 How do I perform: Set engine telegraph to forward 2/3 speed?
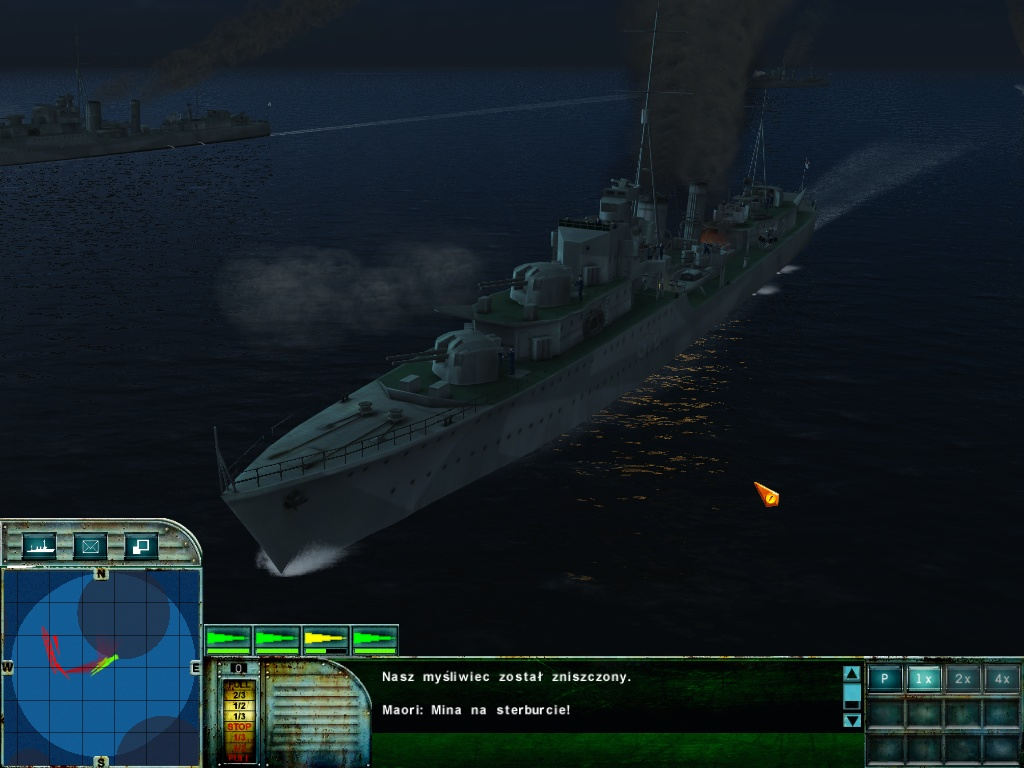pos(239,694)
